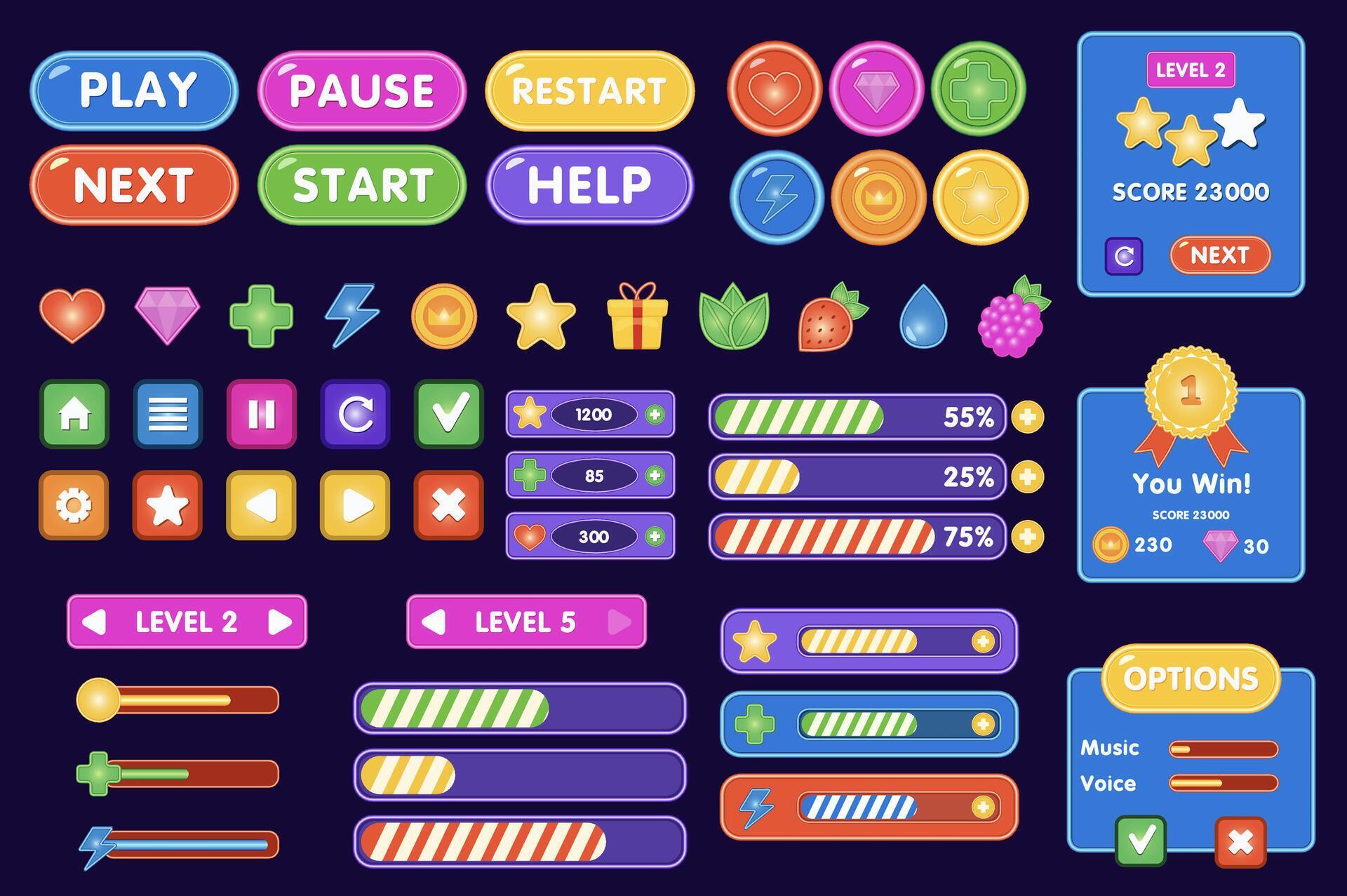Adjust the Music volume slider

(x=1224, y=748)
